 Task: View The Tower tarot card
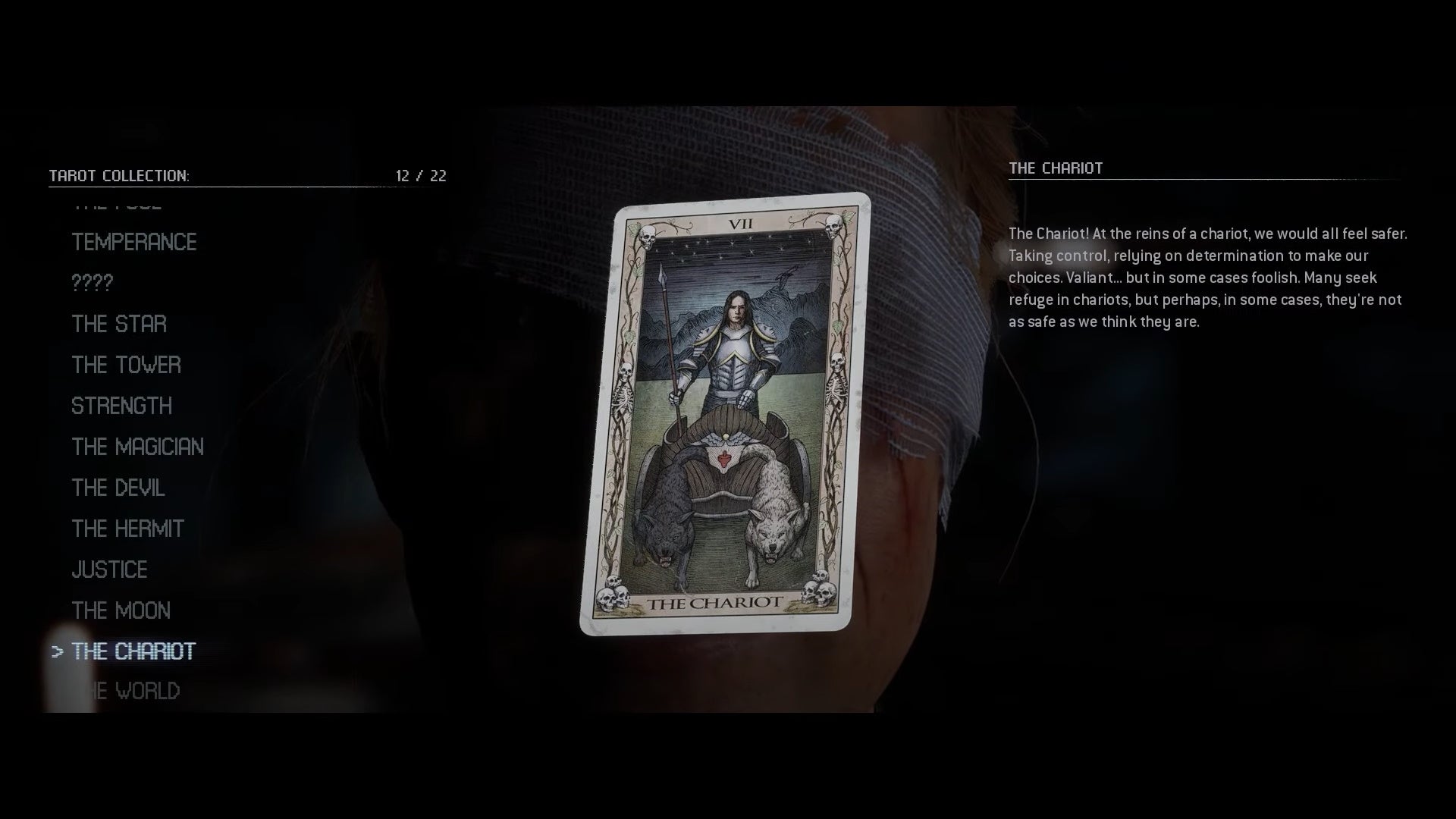coord(126,365)
